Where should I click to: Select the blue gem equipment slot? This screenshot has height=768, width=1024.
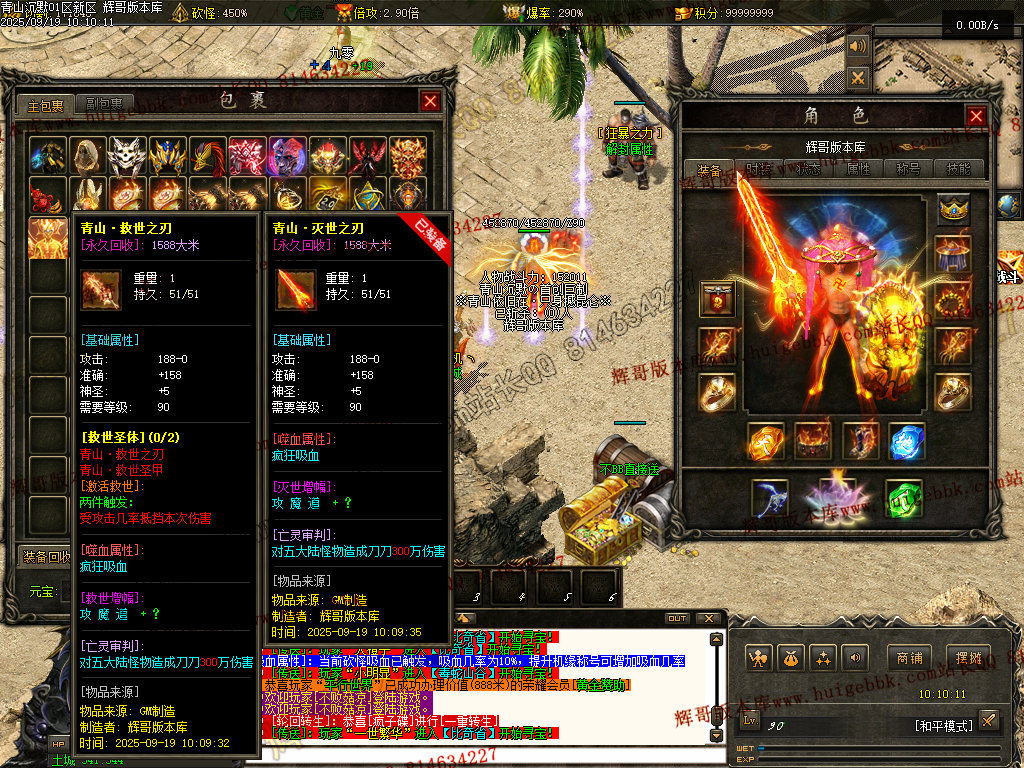pos(906,441)
